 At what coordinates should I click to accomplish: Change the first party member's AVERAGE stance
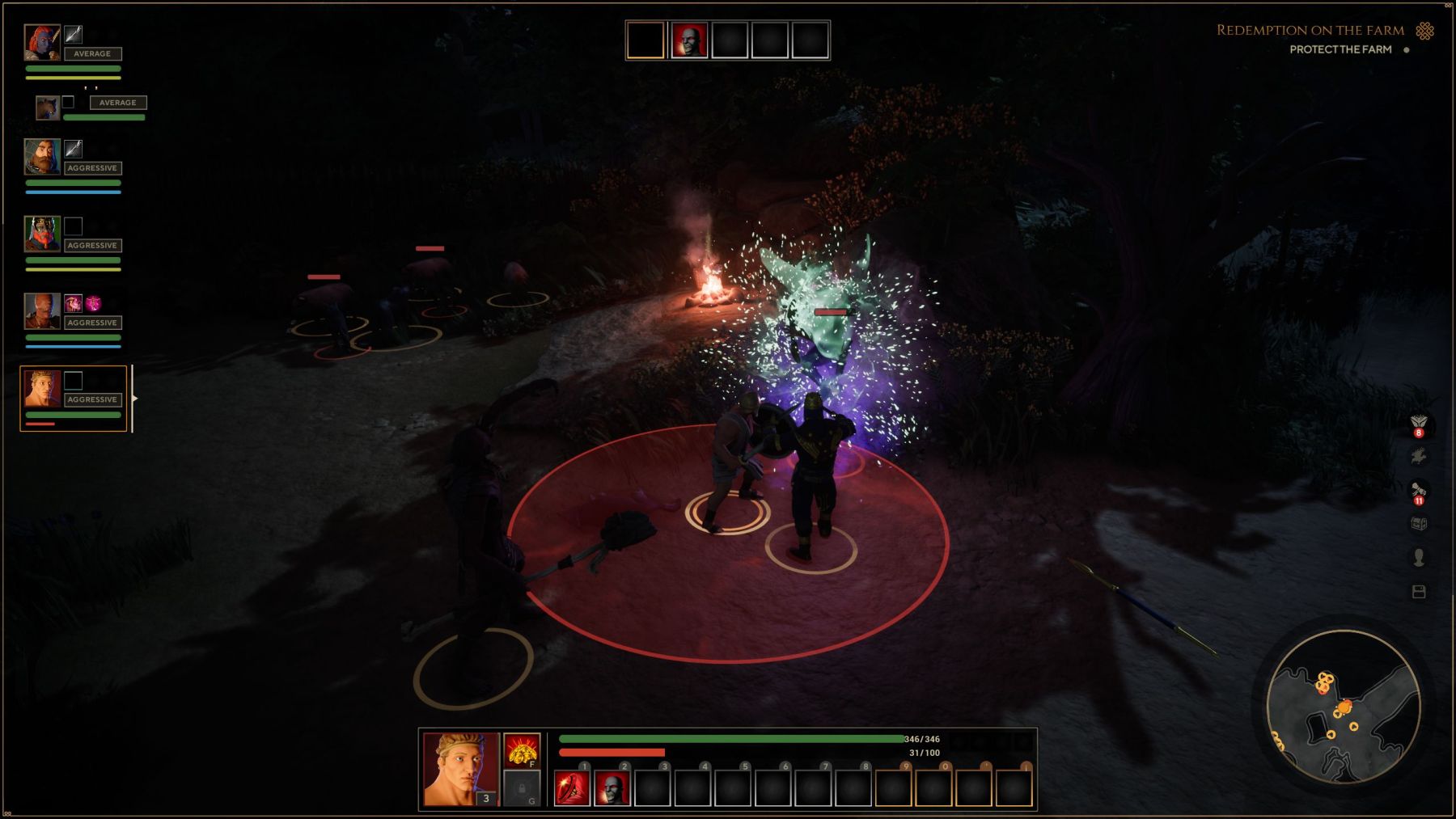[91, 53]
